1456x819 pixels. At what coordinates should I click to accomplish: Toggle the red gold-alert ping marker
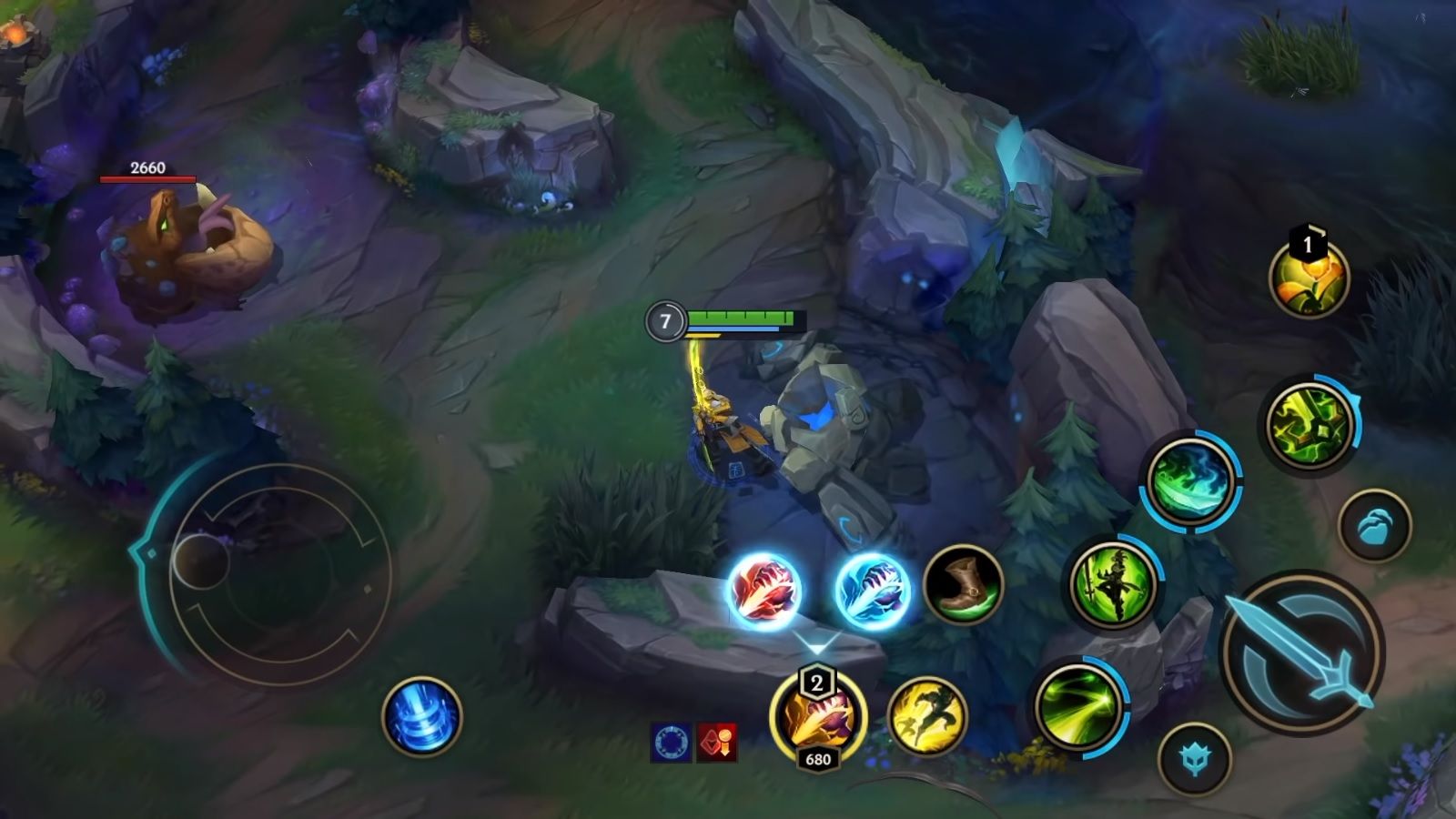(x=716, y=740)
